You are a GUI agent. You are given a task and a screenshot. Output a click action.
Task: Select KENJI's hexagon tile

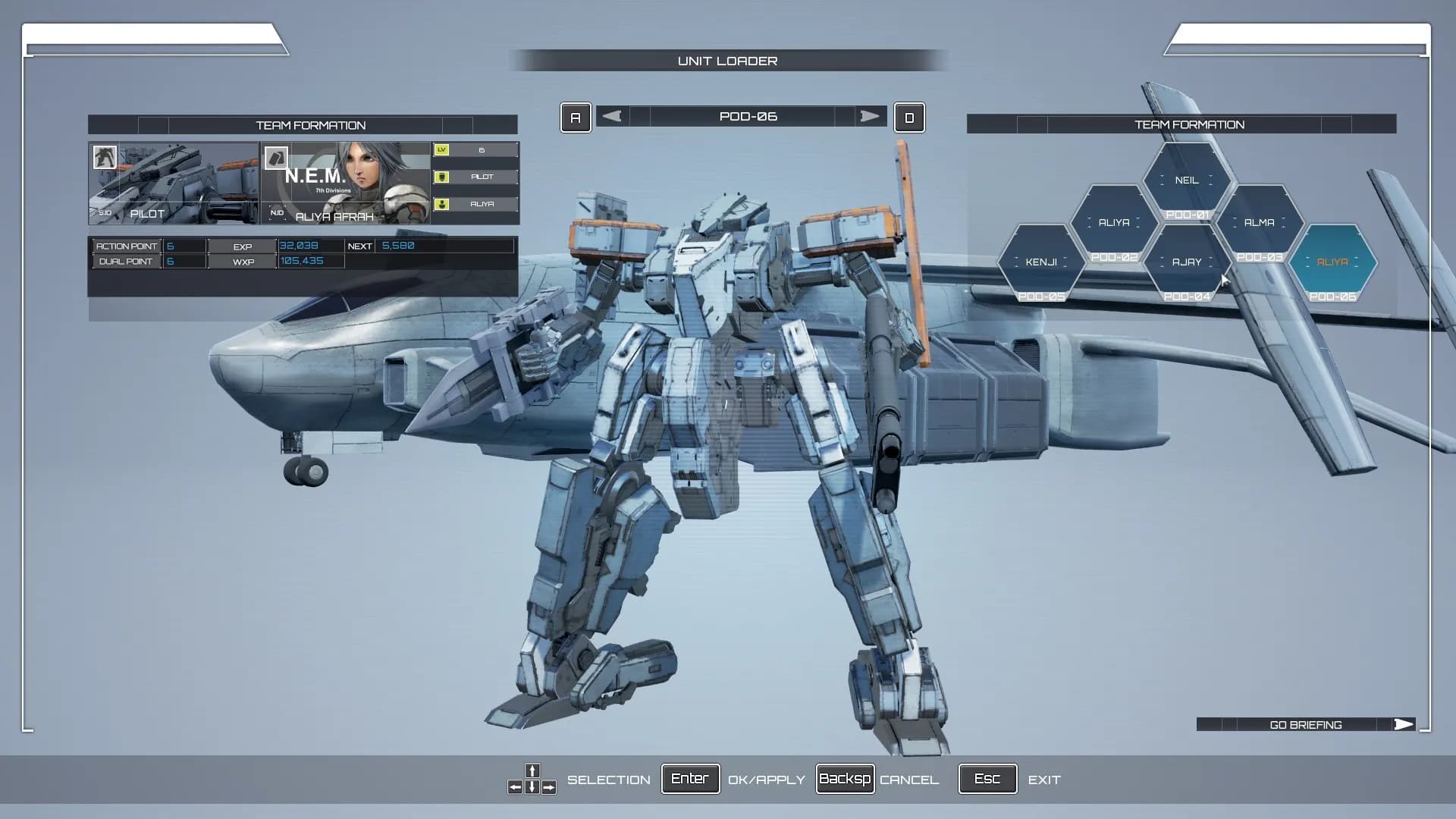click(1040, 262)
